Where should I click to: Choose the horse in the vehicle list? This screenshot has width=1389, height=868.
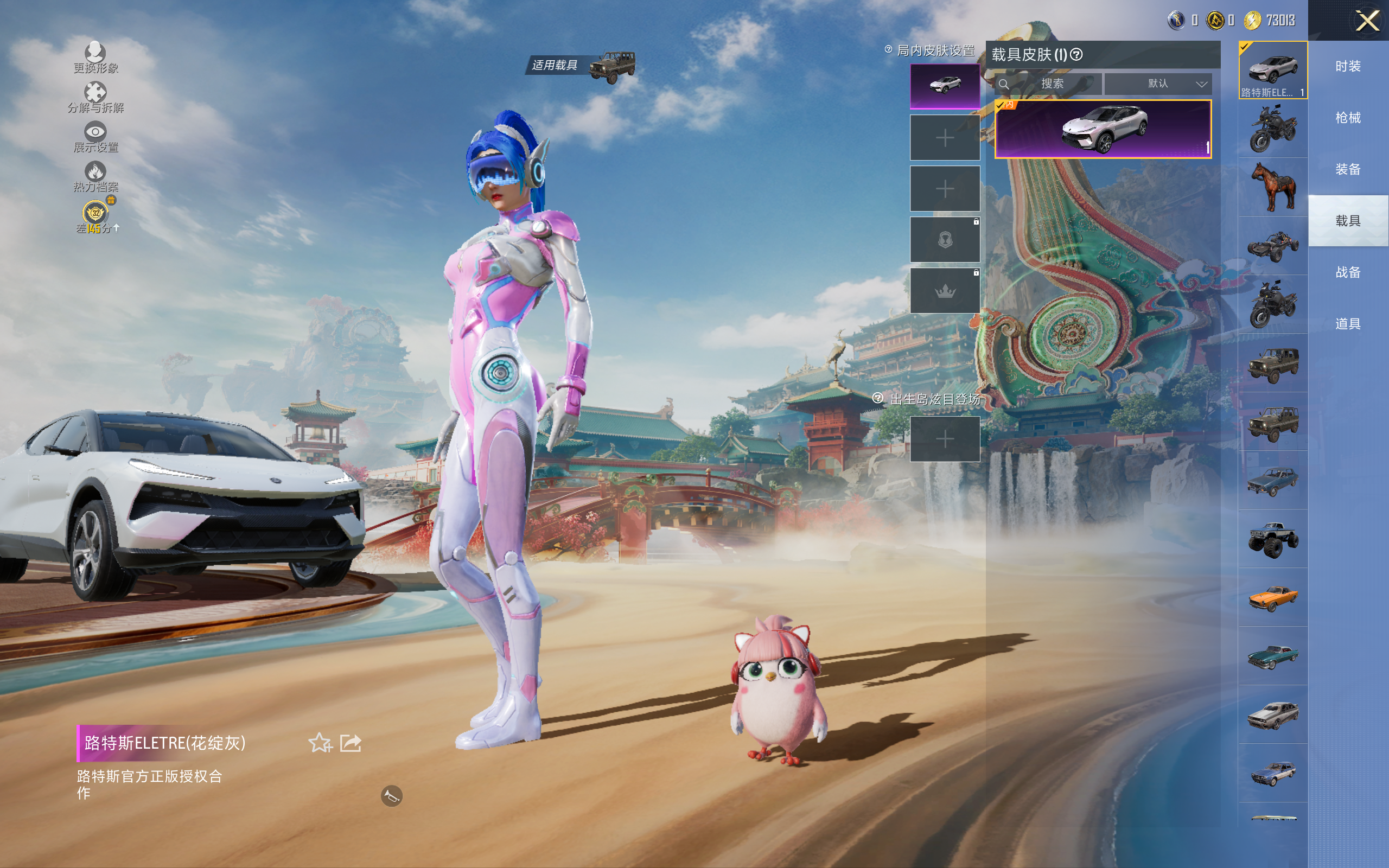pyautogui.click(x=1272, y=187)
